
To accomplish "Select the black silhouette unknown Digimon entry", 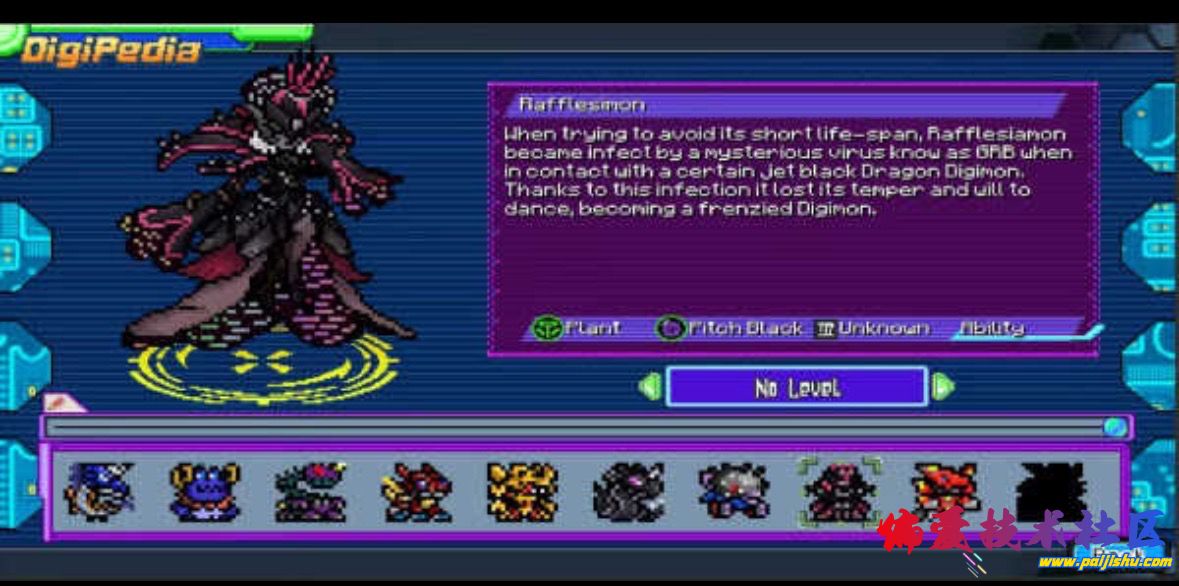I will [x=1050, y=491].
